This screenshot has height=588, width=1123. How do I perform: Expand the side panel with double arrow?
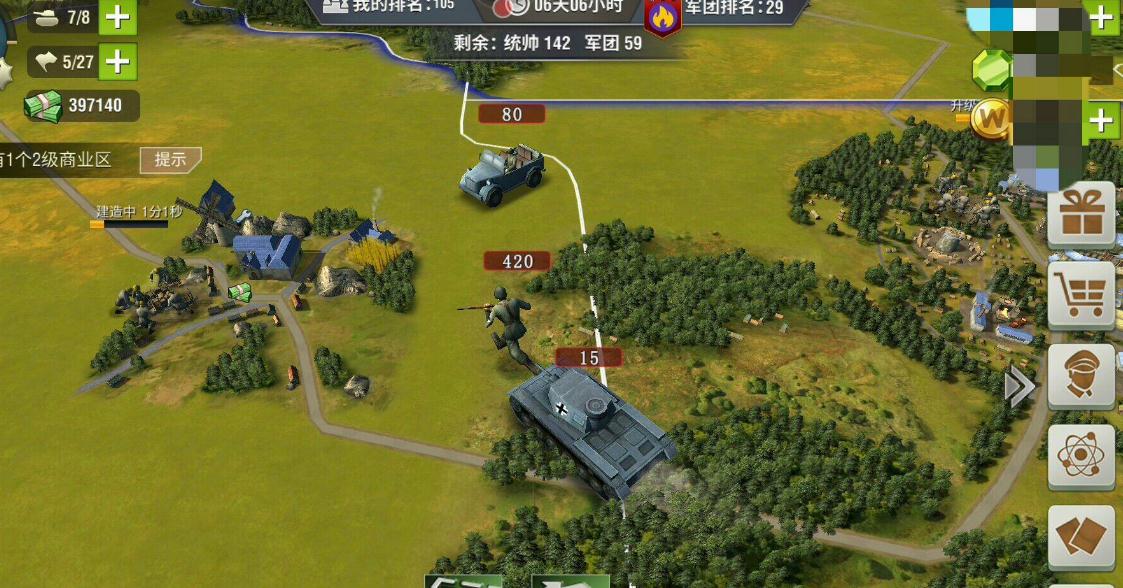coord(1019,387)
